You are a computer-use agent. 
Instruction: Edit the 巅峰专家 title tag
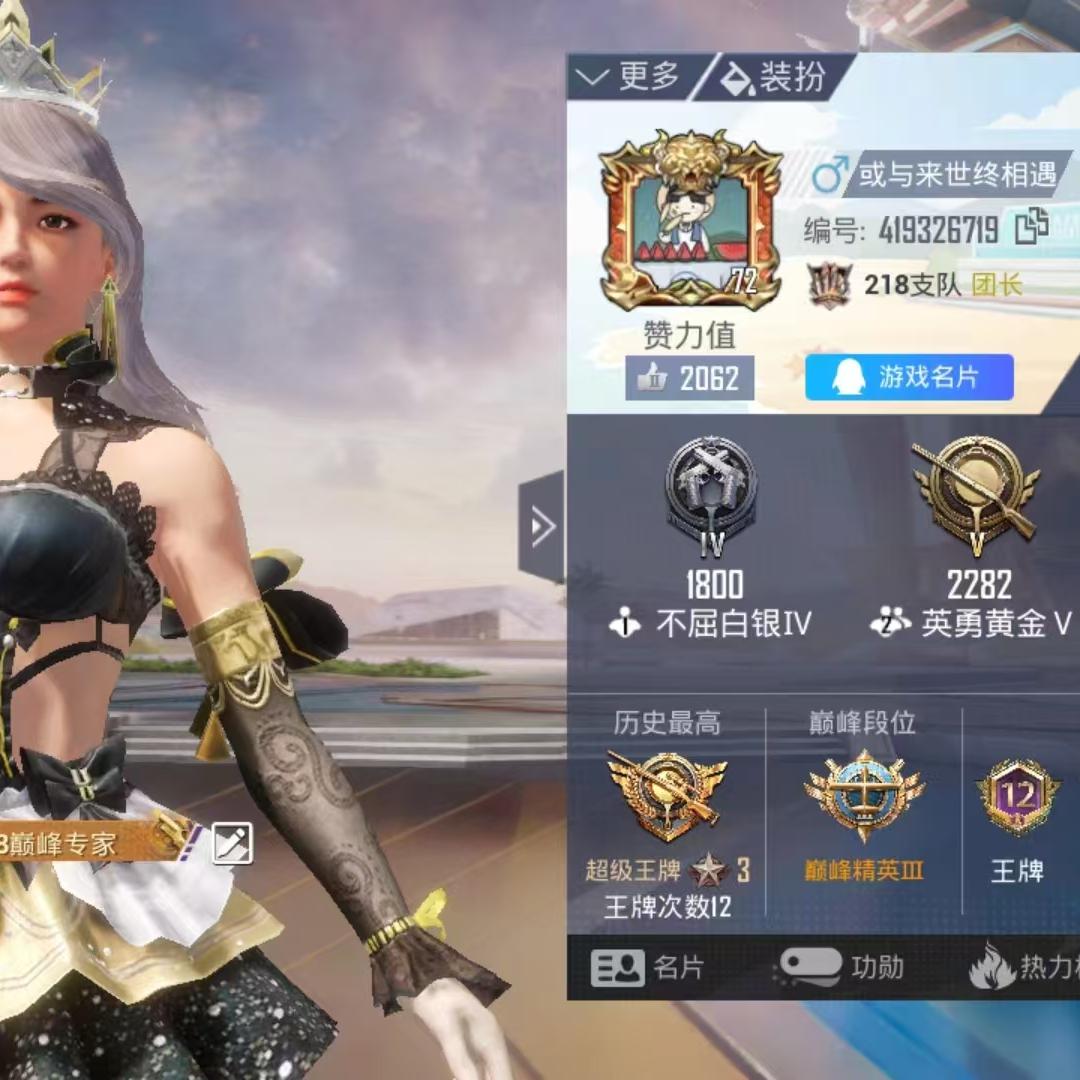tap(232, 845)
